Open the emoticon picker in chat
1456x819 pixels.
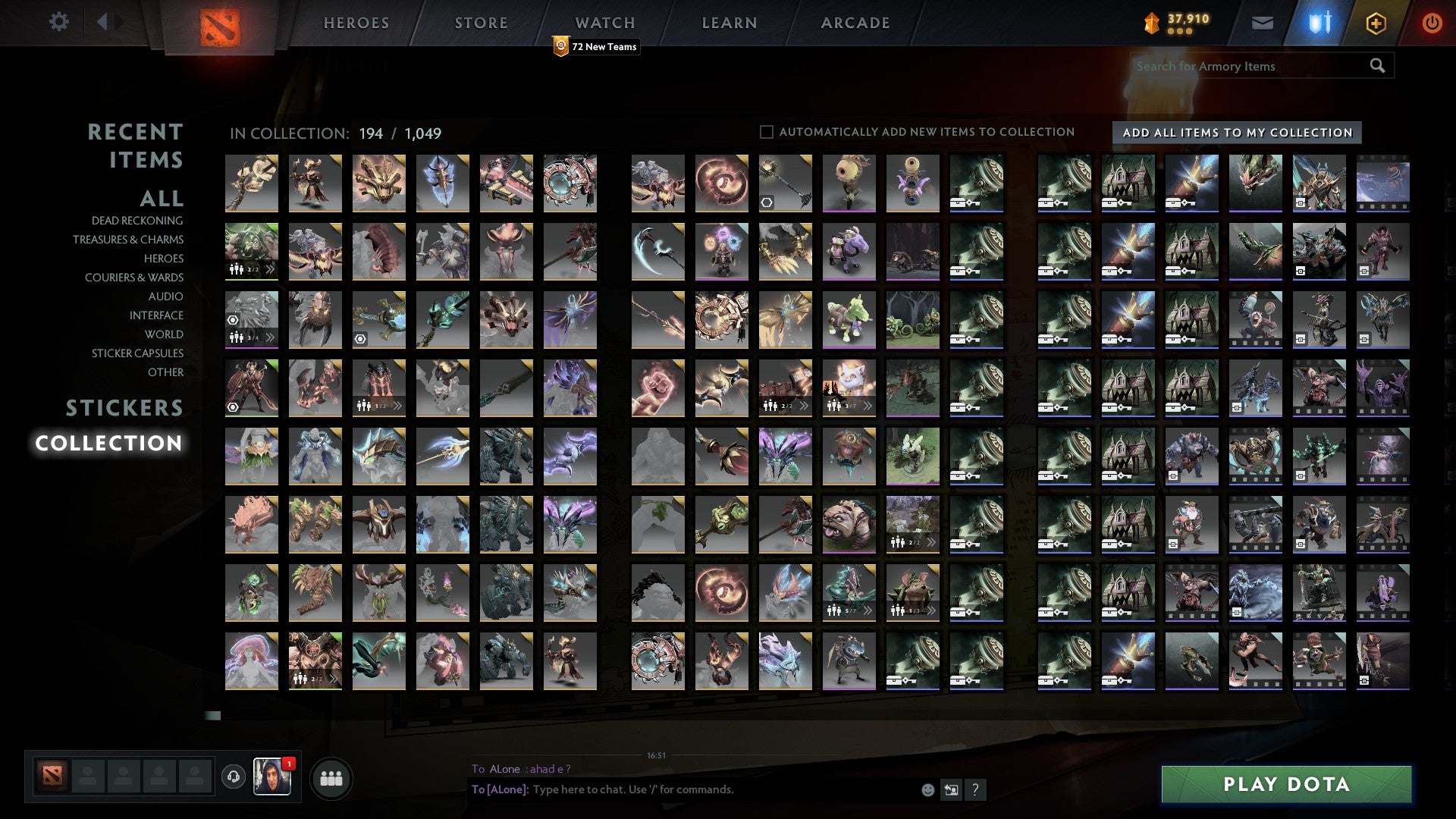pyautogui.click(x=927, y=789)
